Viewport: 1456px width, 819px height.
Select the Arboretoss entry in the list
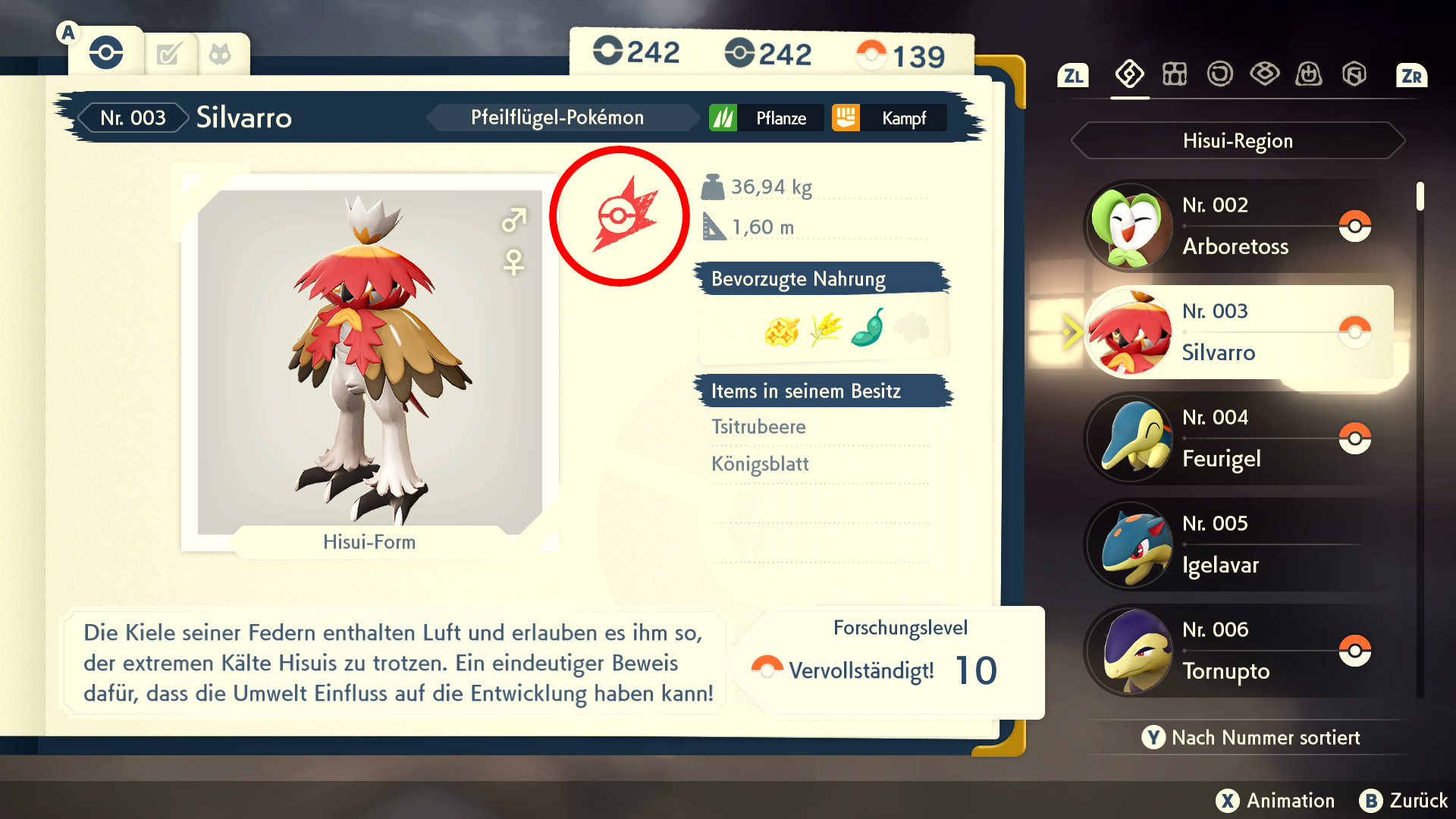click(x=1236, y=227)
